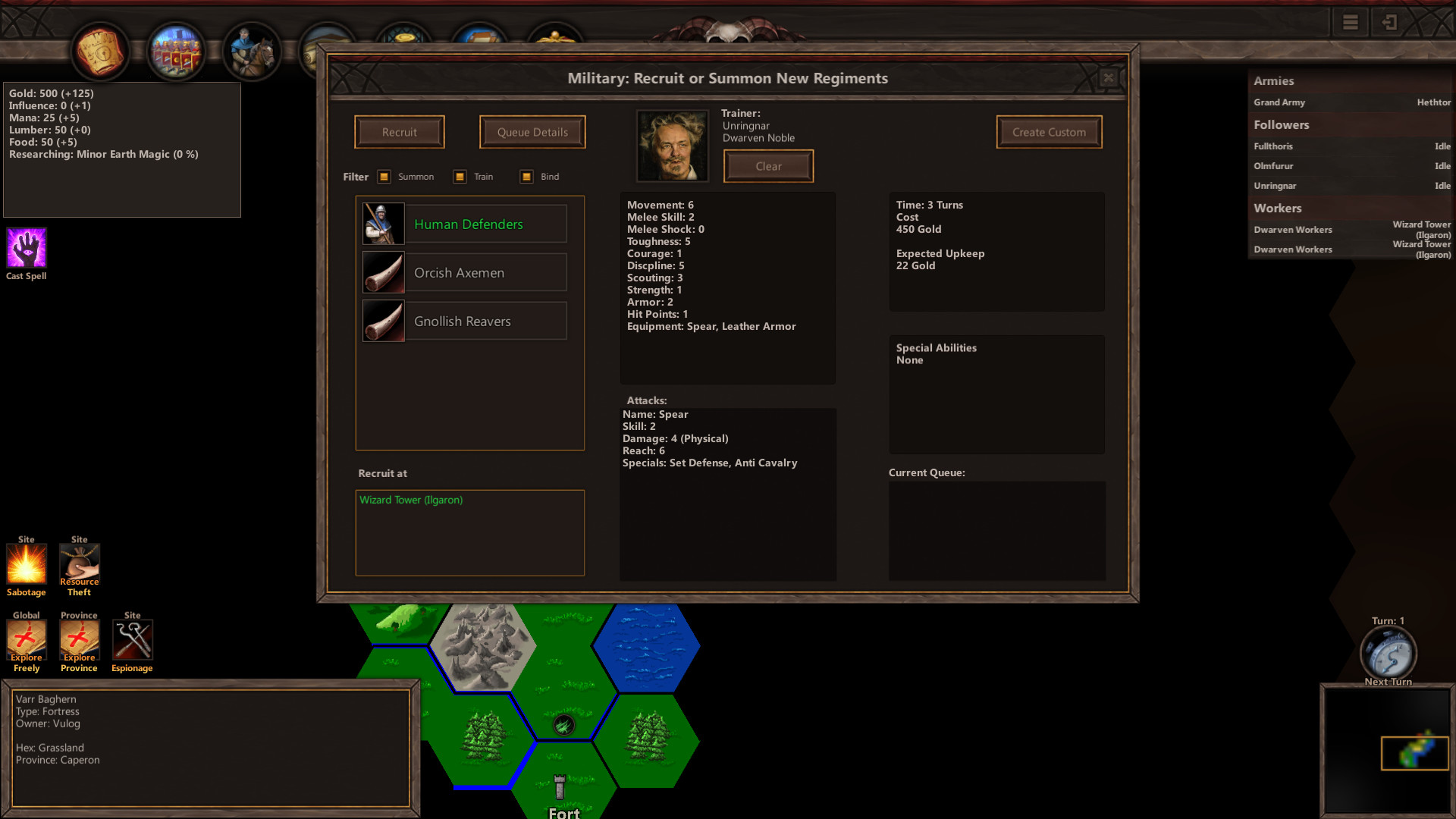Disable the Train filter
Image resolution: width=1456 pixels, height=819 pixels.
tap(459, 176)
